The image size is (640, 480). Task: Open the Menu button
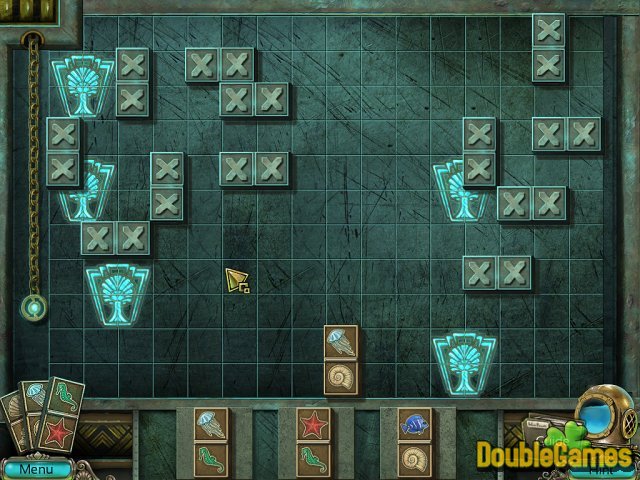coord(36,468)
